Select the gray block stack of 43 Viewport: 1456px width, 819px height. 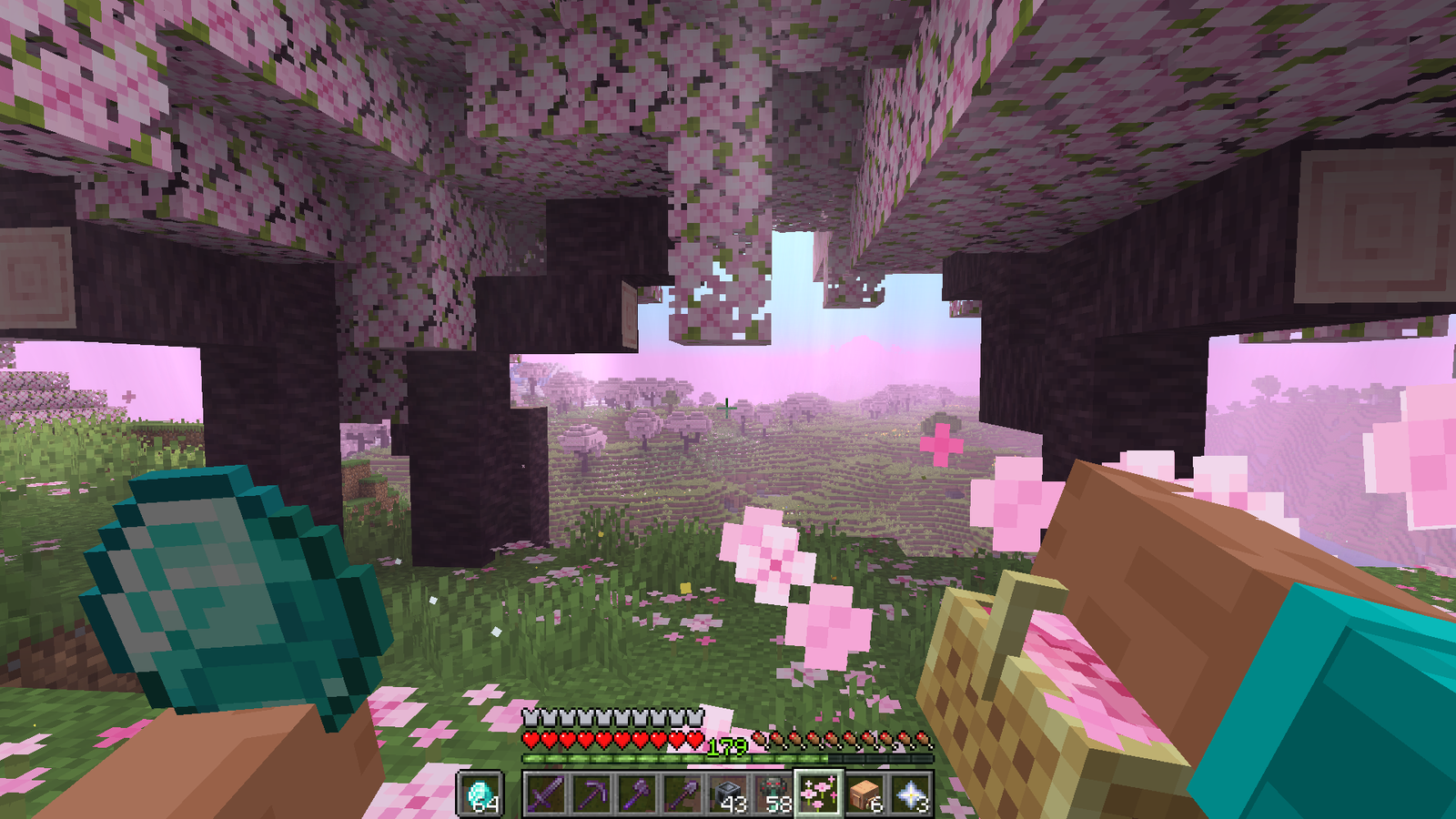[728, 794]
